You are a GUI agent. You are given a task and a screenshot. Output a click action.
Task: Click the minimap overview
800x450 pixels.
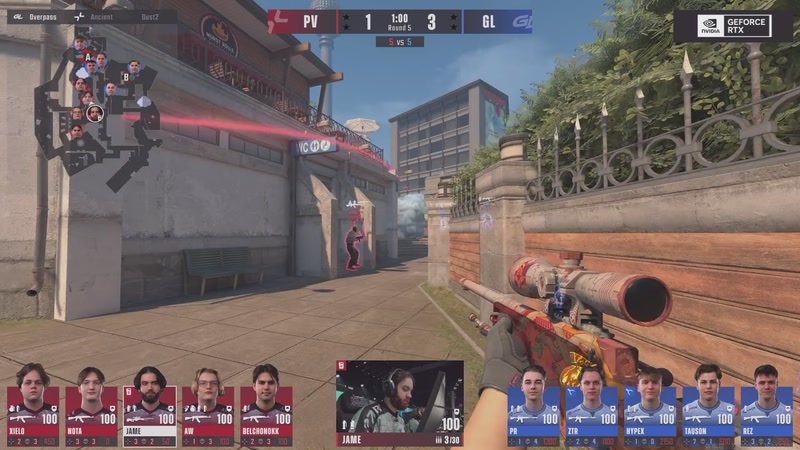coord(97,110)
